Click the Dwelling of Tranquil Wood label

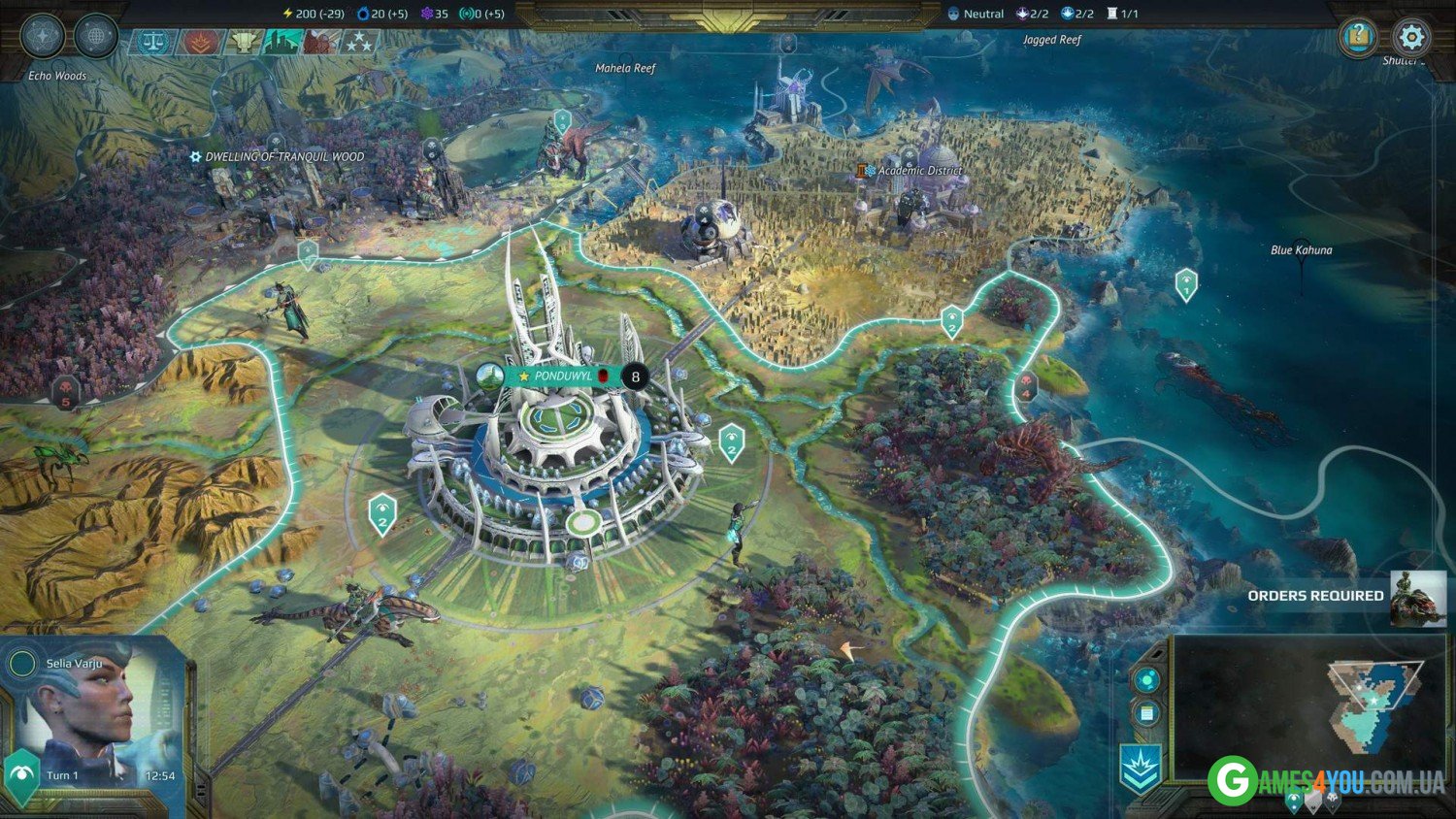(x=283, y=156)
